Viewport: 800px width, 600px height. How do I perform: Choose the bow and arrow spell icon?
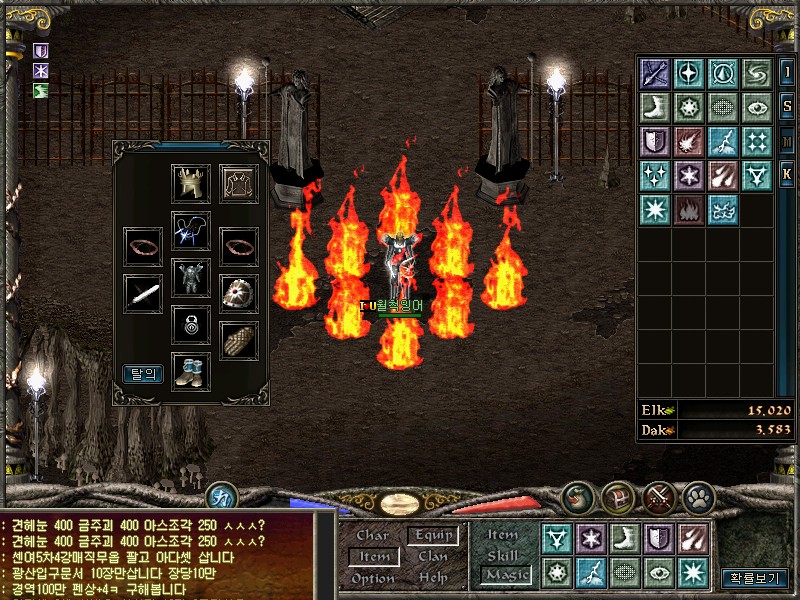[x=654, y=72]
